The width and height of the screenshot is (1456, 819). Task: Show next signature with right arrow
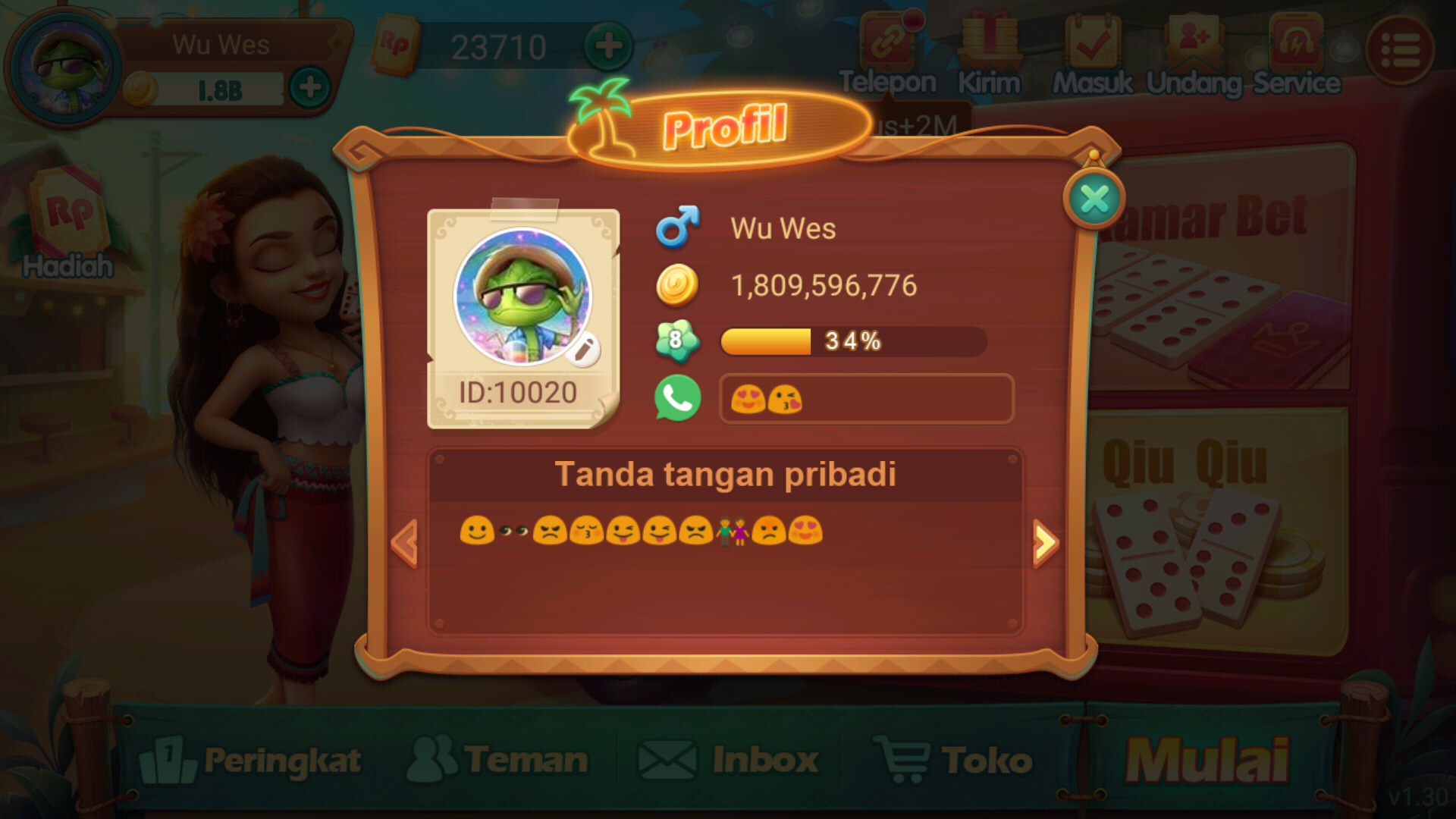(x=1045, y=543)
